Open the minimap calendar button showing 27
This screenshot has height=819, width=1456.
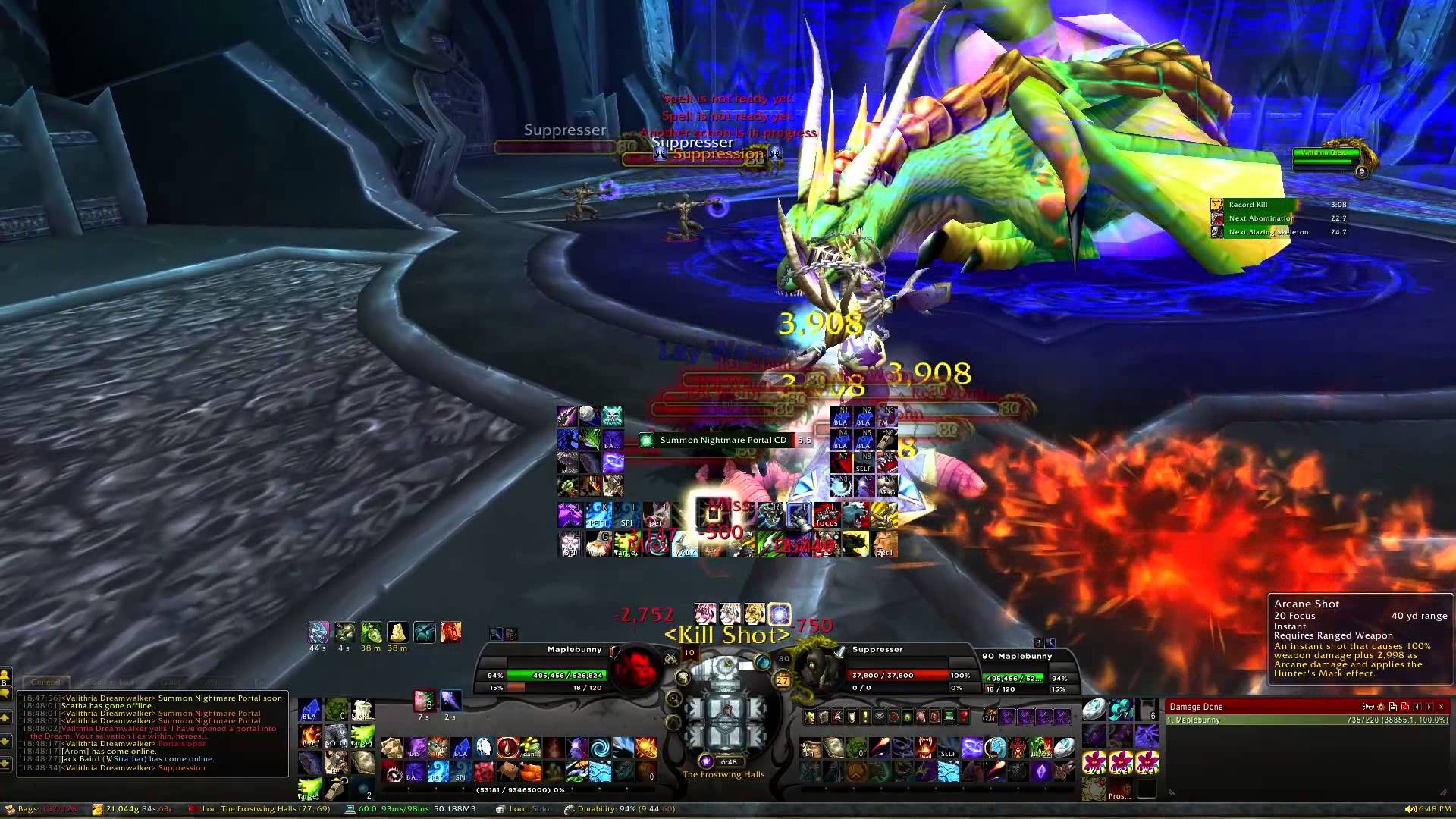783,681
